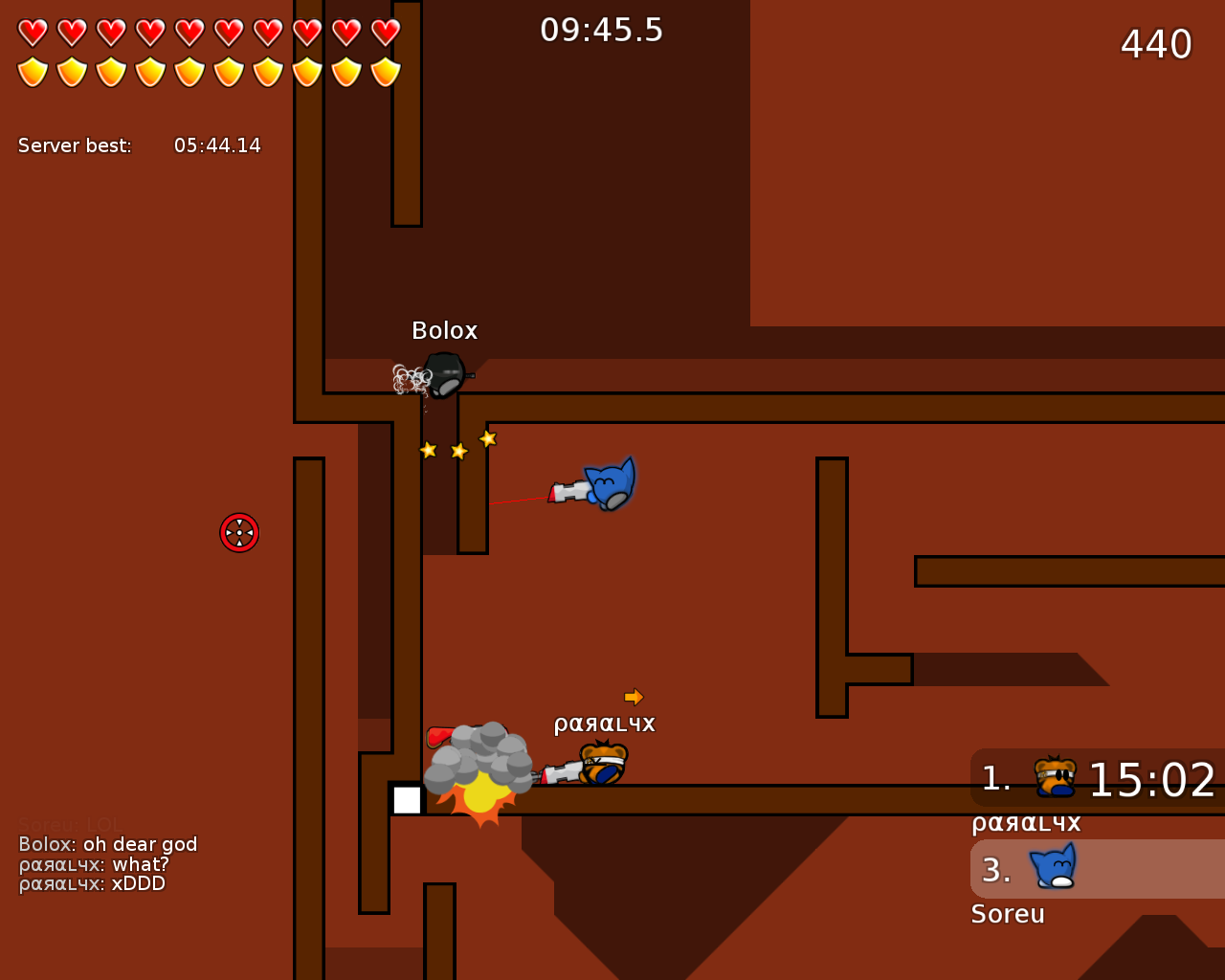The width and height of the screenshot is (1225, 980).
Task: Click the red rocket projectile in the explosion
Action: 437,735
